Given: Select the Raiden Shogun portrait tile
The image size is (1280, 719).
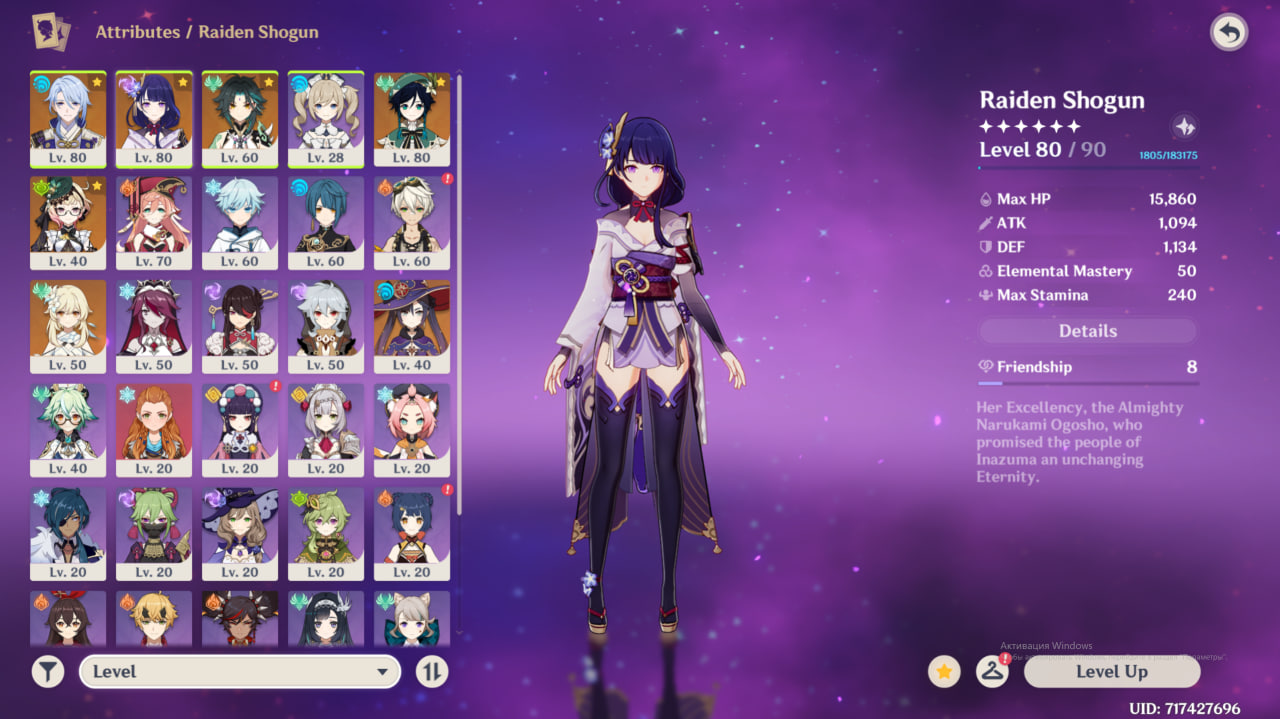Looking at the screenshot, I should (154, 118).
